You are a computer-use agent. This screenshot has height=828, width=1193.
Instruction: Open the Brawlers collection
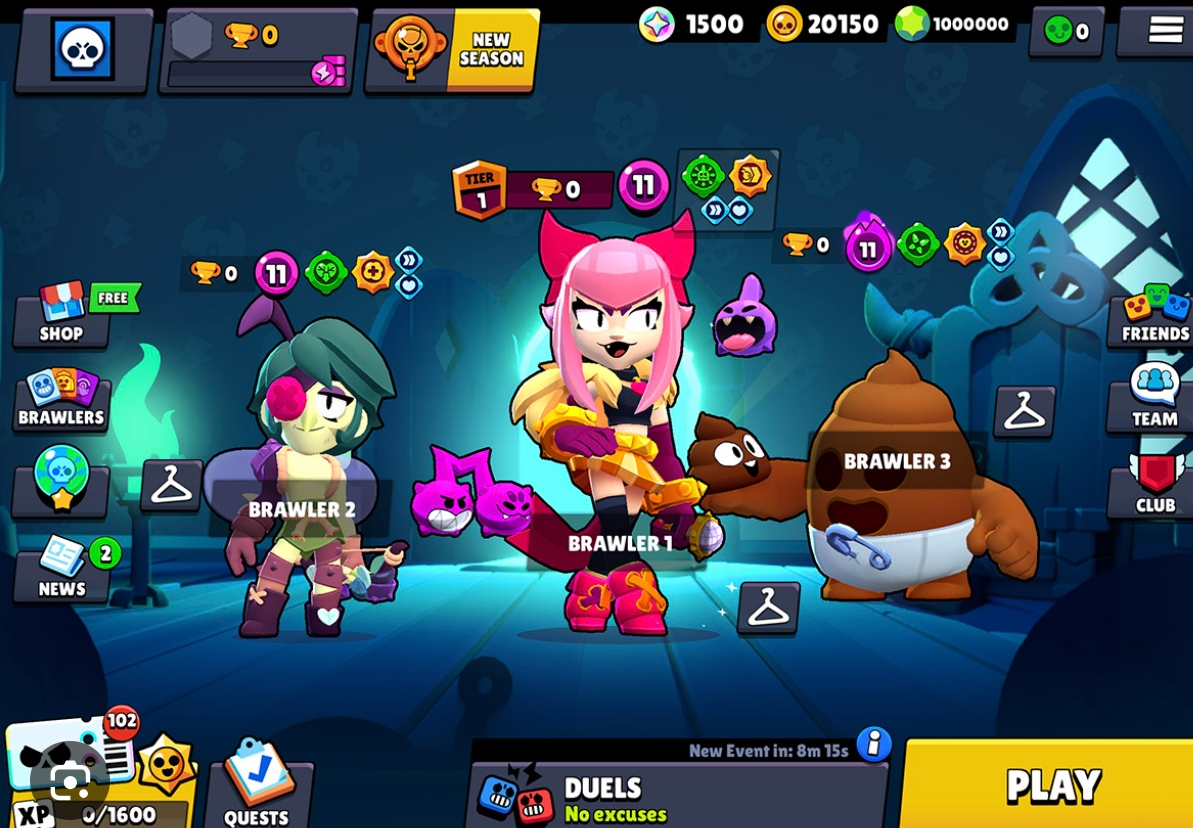pyautogui.click(x=61, y=400)
